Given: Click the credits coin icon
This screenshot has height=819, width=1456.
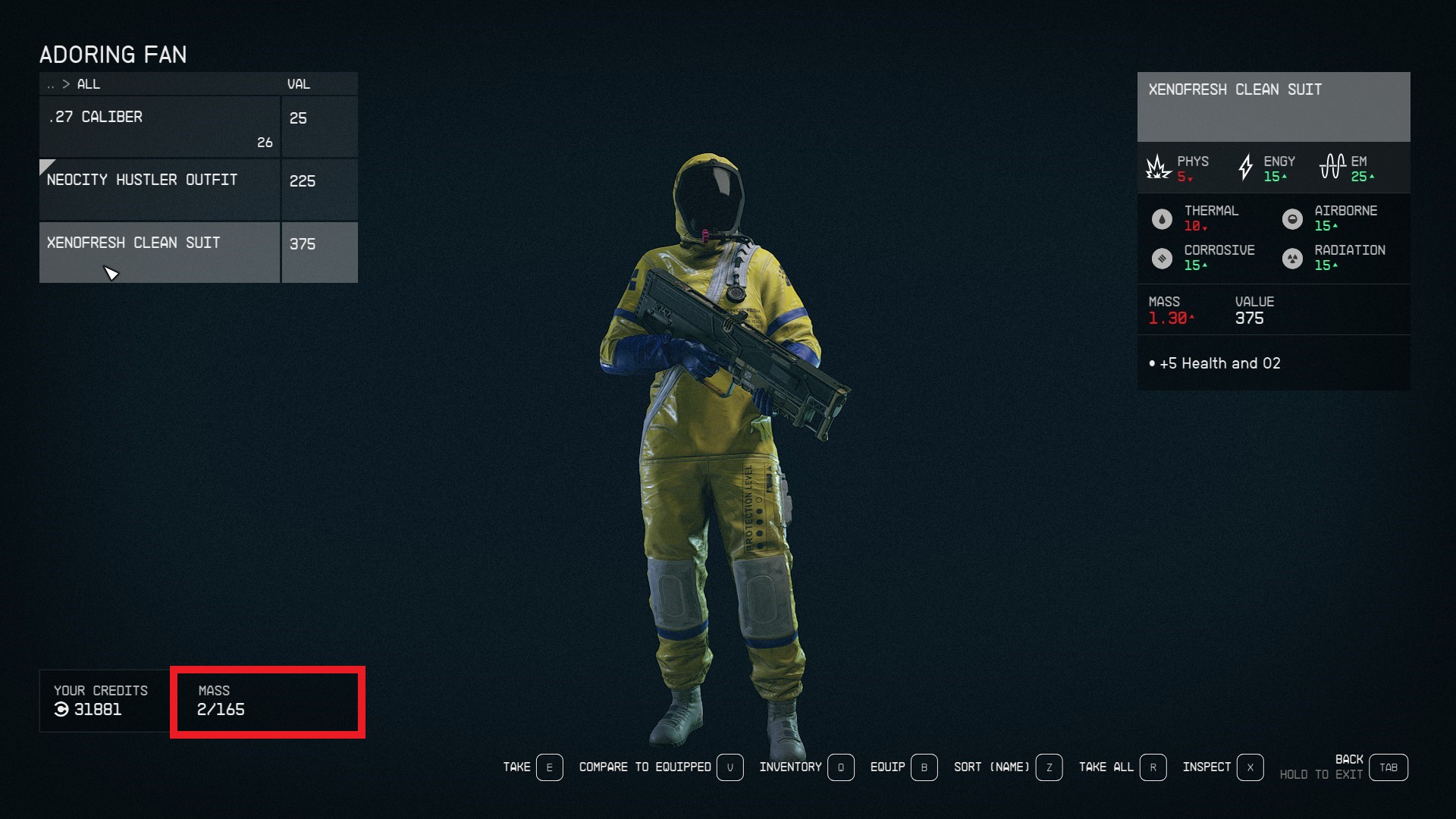Looking at the screenshot, I should (60, 711).
